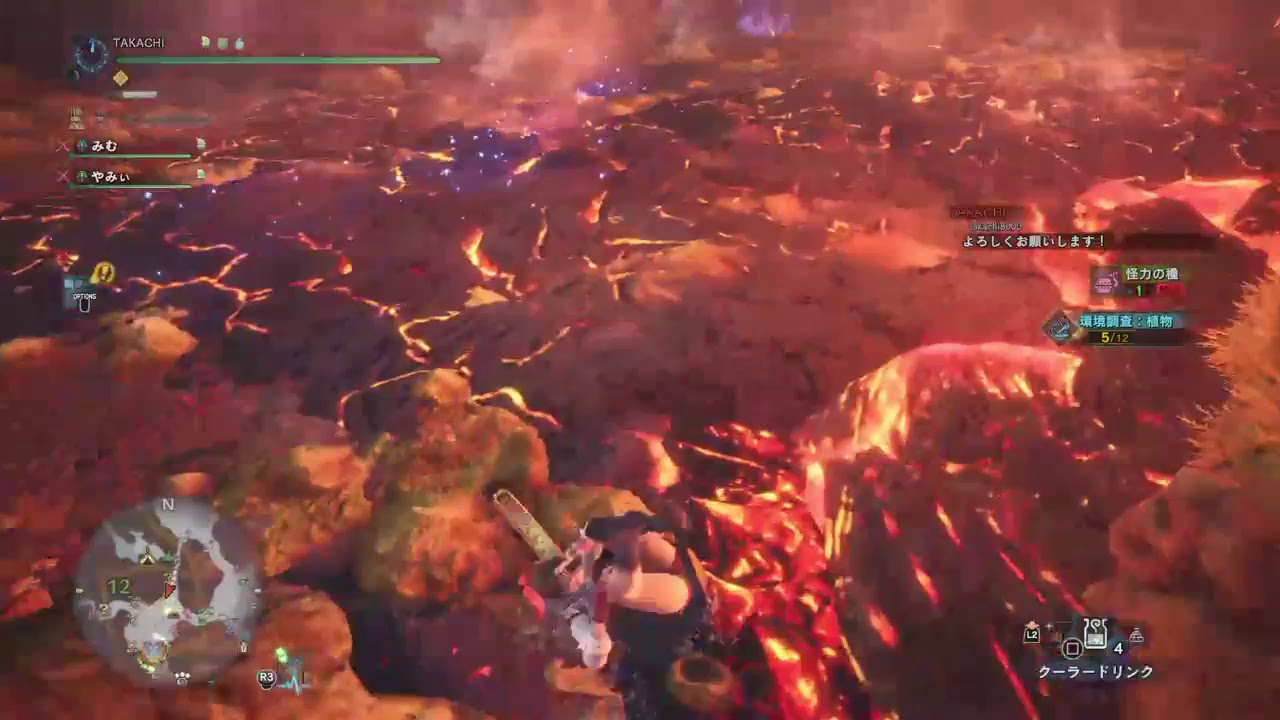The image size is (1280, 720).
Task: Click the Might Seed (怪力の種) pickup icon
Action: tap(1105, 282)
